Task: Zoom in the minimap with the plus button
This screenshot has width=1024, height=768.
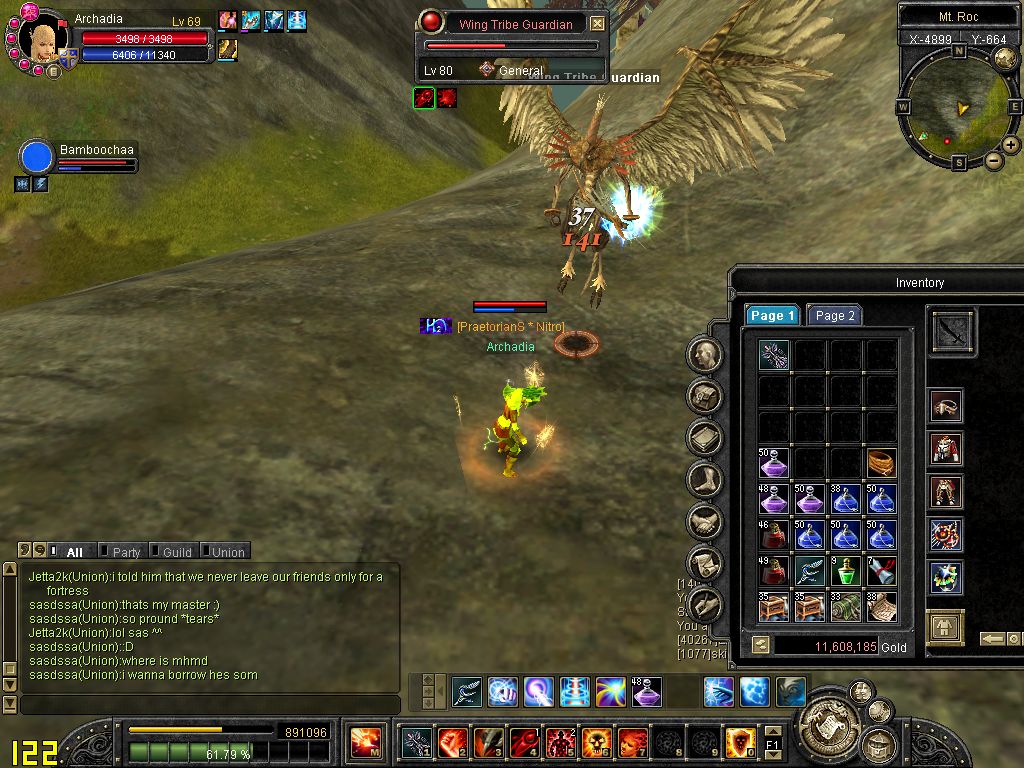Action: [1011, 145]
